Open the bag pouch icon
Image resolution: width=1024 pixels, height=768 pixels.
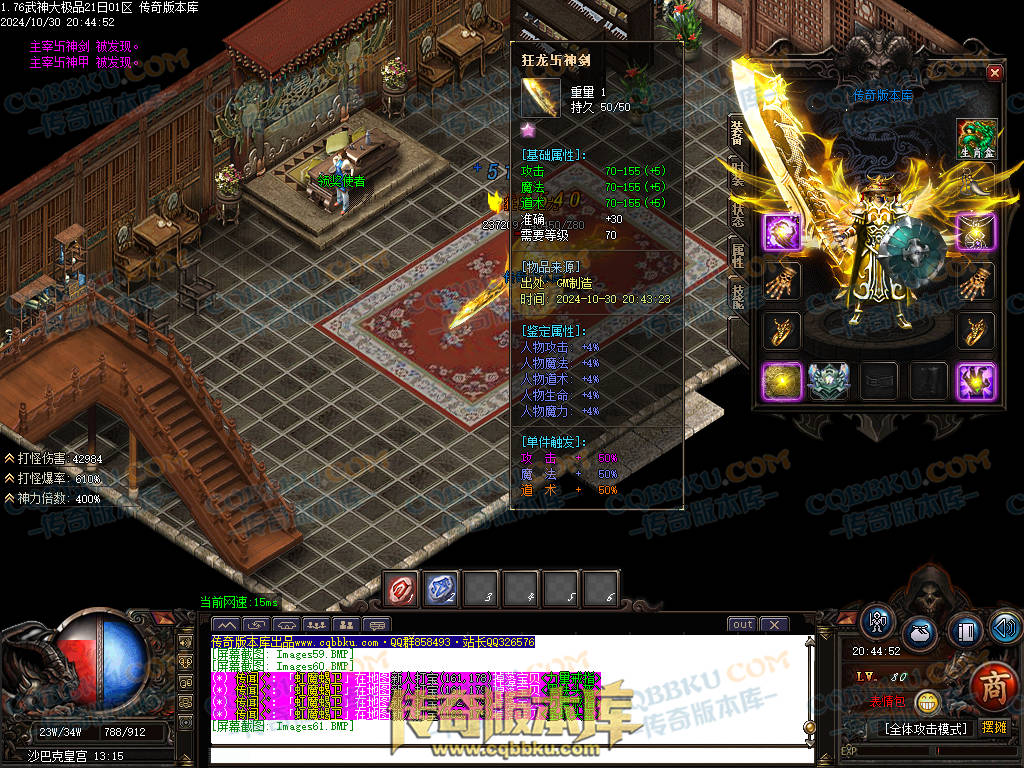coord(921,633)
